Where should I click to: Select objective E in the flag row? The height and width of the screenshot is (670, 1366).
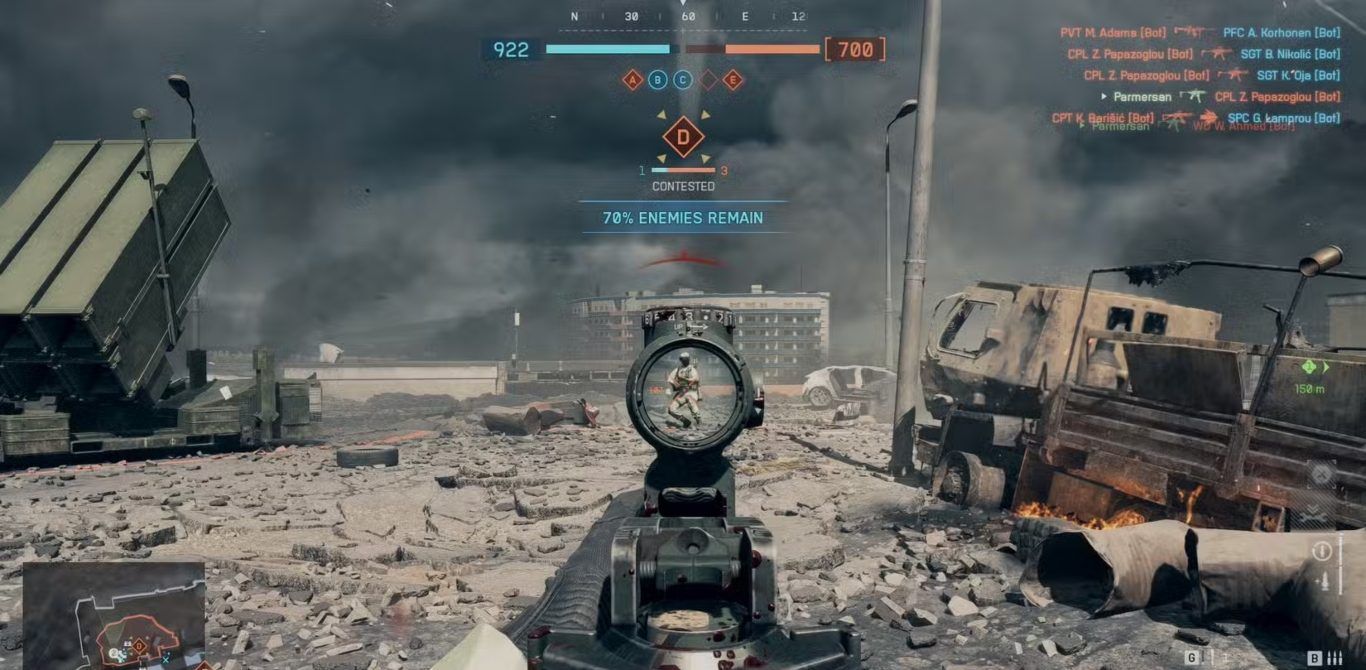point(733,80)
